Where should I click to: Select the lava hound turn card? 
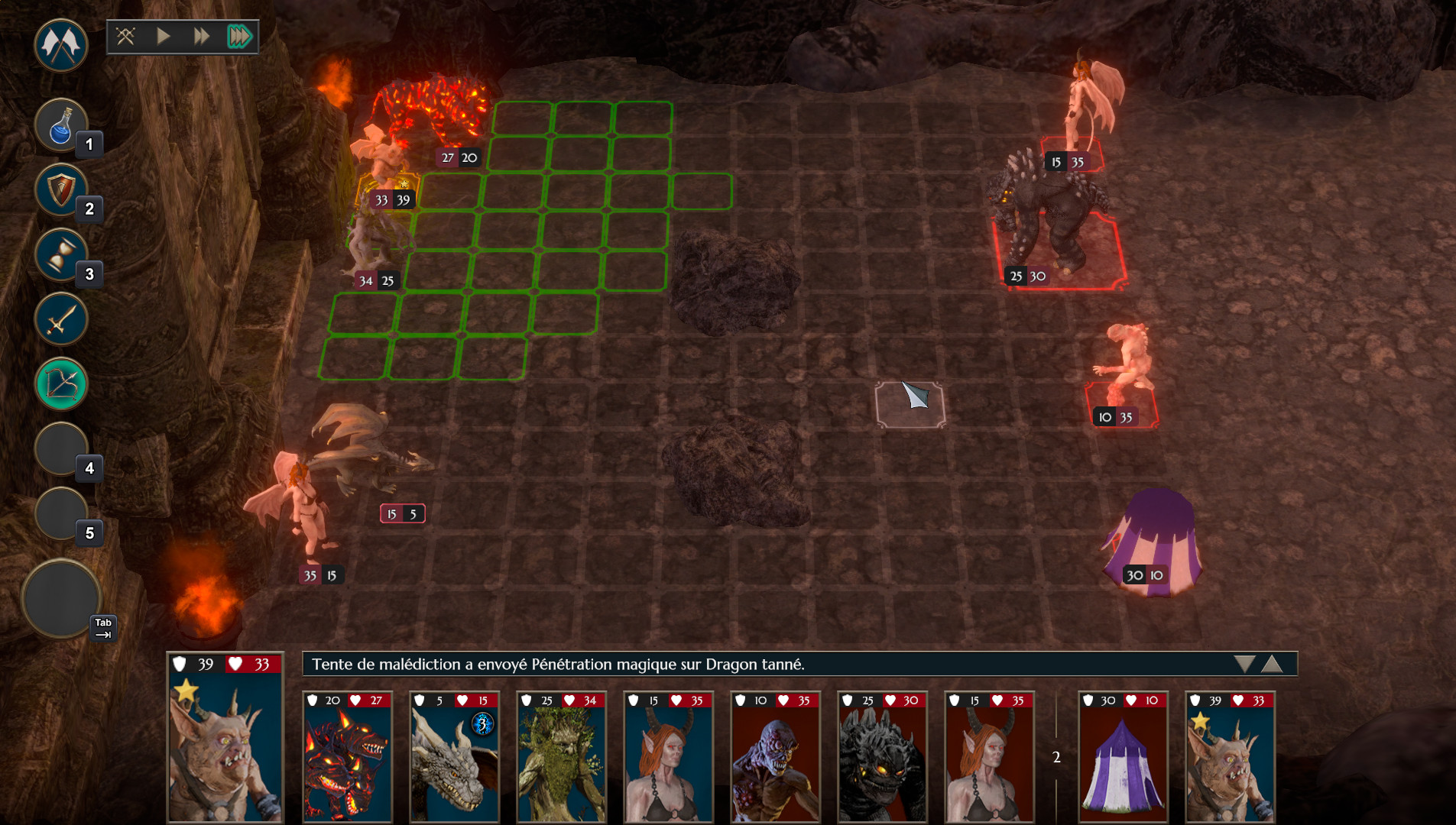pos(347,756)
